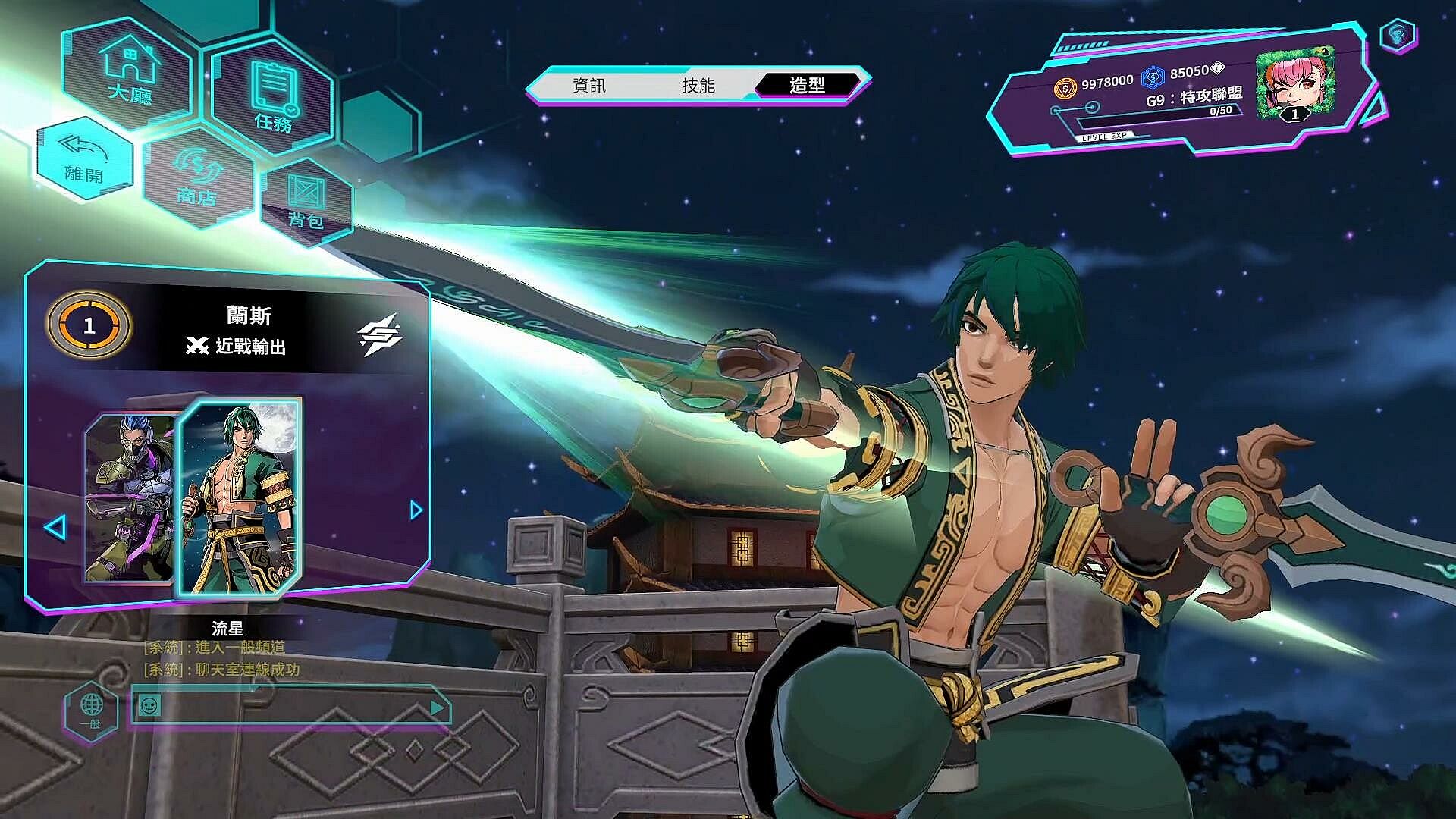Click the lightbulb hint icon
The width and height of the screenshot is (1456, 819).
[x=1398, y=35]
